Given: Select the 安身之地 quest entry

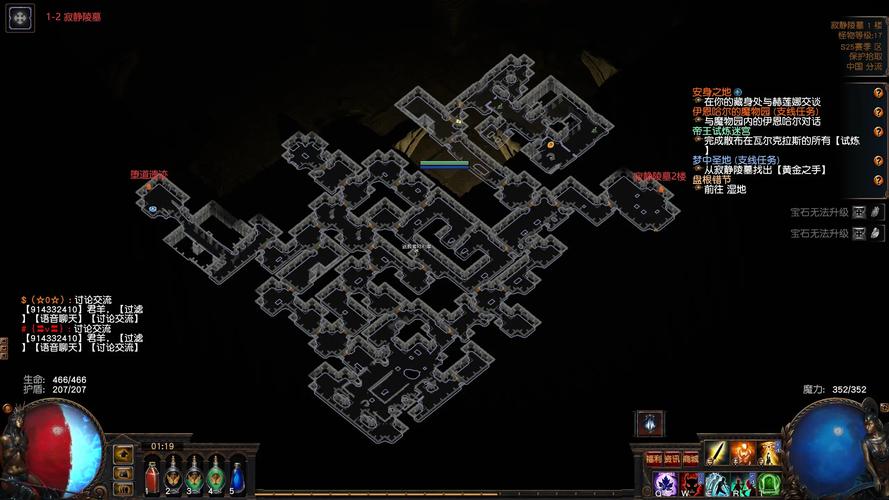Looking at the screenshot, I should tap(712, 92).
